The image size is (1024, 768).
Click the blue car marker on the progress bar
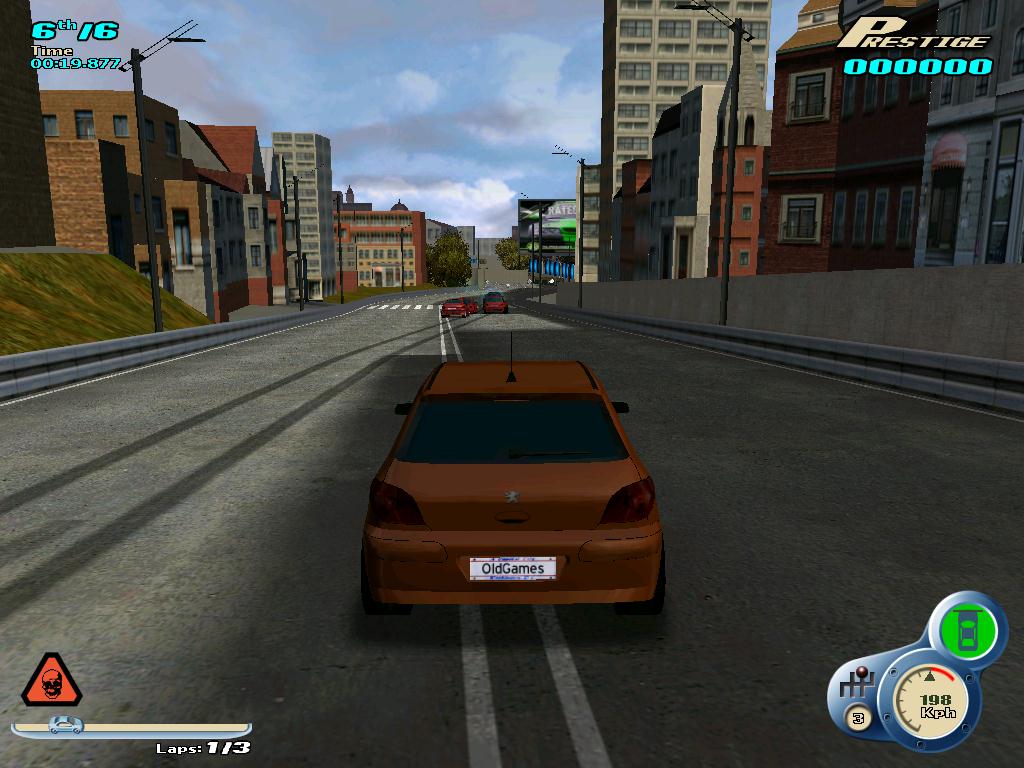[66, 725]
